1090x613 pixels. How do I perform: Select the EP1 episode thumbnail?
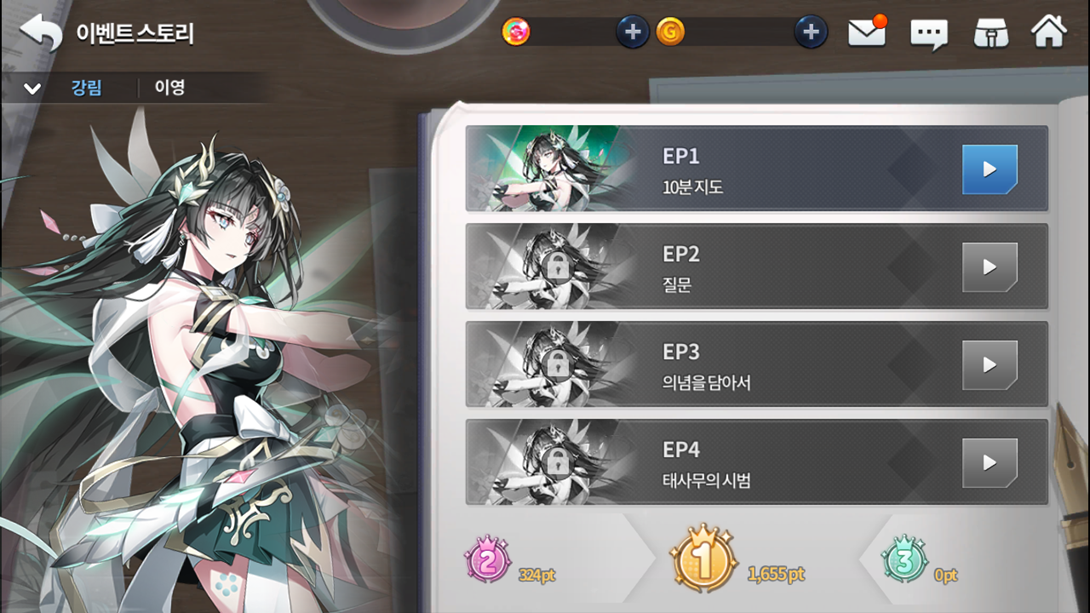pyautogui.click(x=552, y=169)
